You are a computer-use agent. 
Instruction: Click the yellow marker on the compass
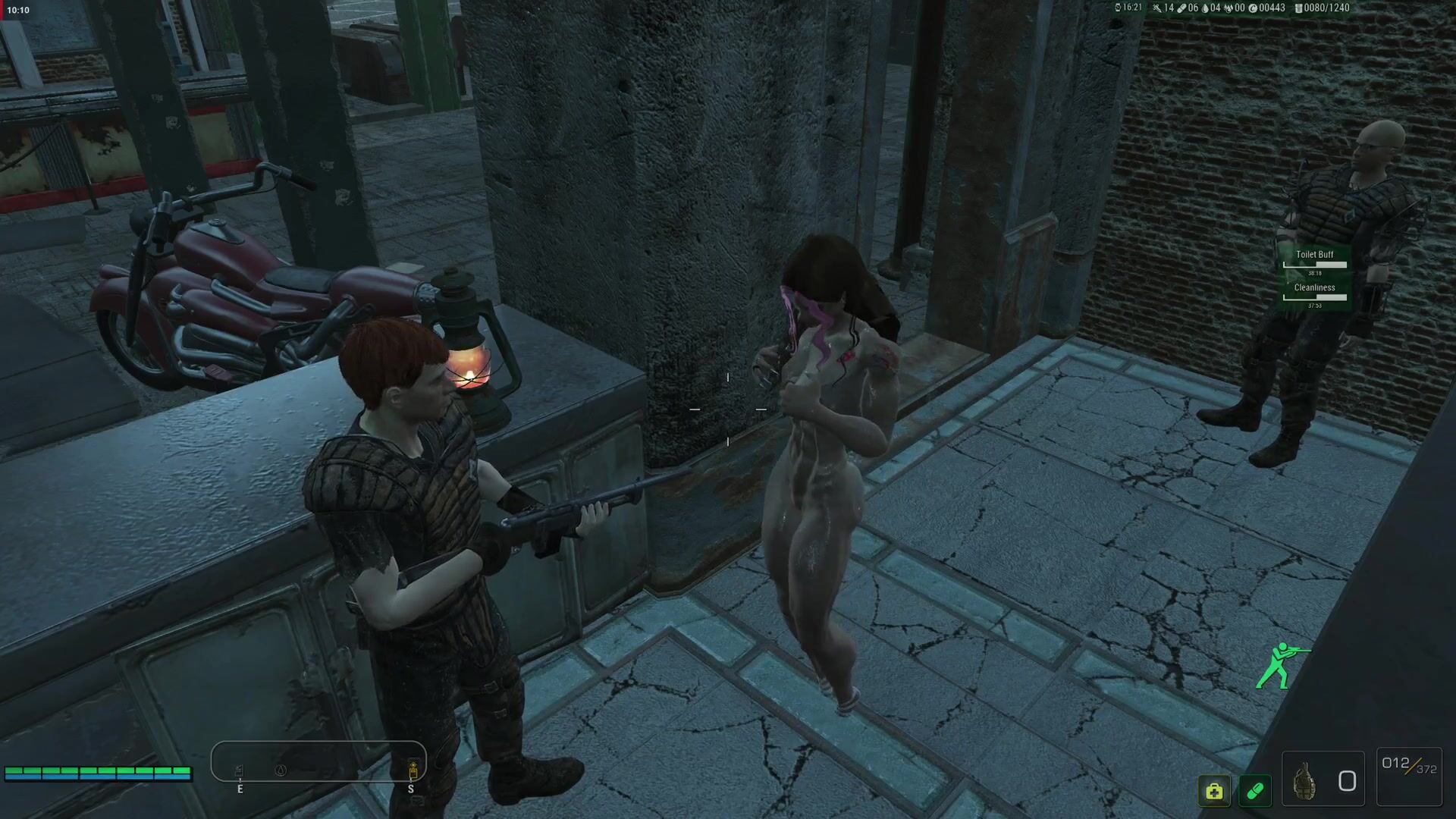point(413,771)
